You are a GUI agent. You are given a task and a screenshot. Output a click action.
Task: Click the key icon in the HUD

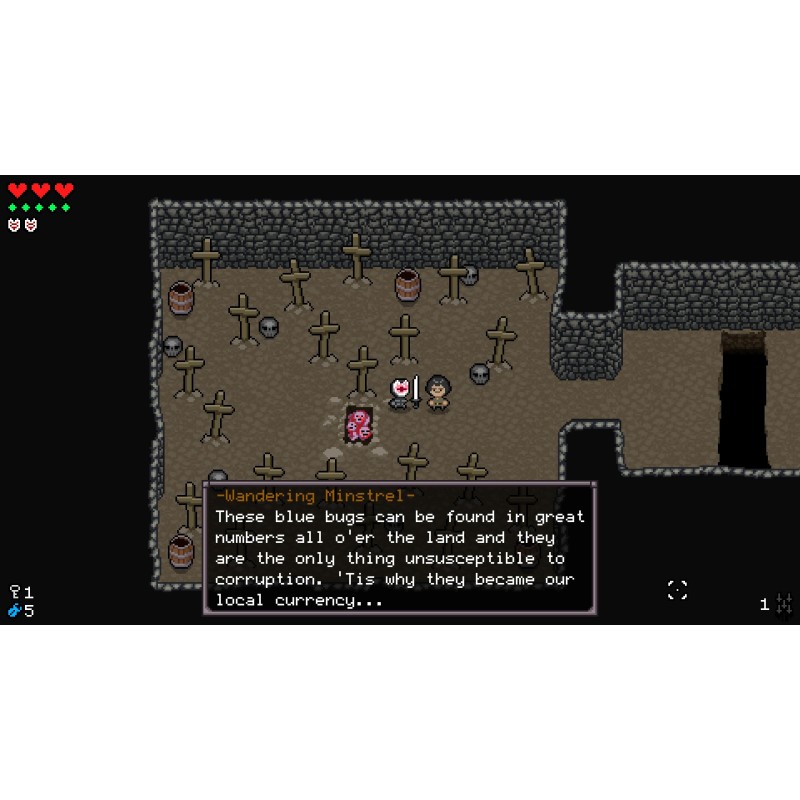[15, 592]
